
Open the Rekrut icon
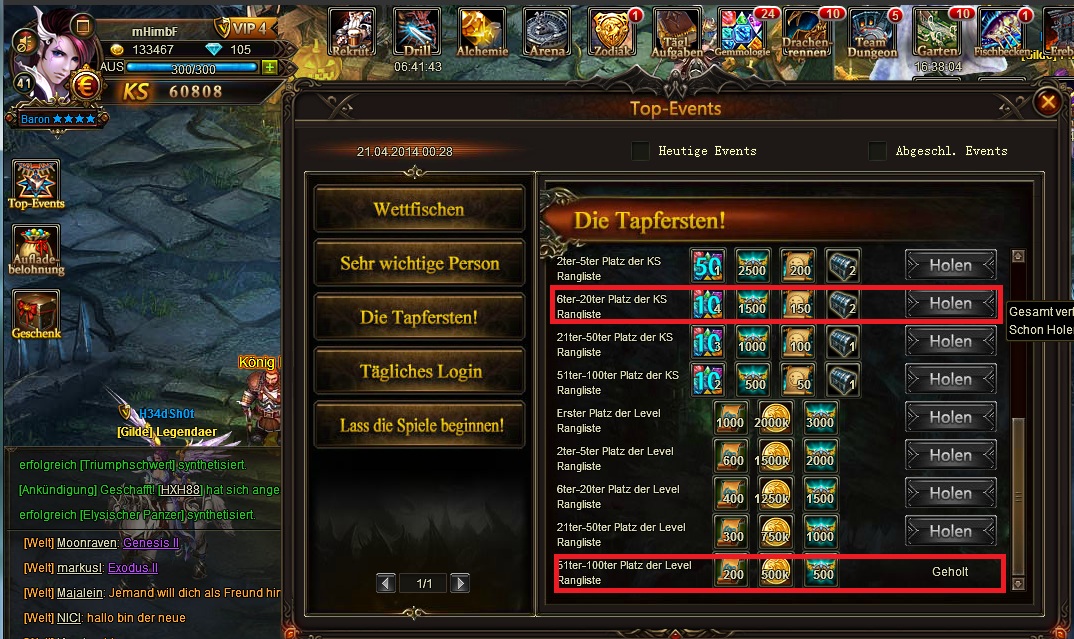click(352, 33)
